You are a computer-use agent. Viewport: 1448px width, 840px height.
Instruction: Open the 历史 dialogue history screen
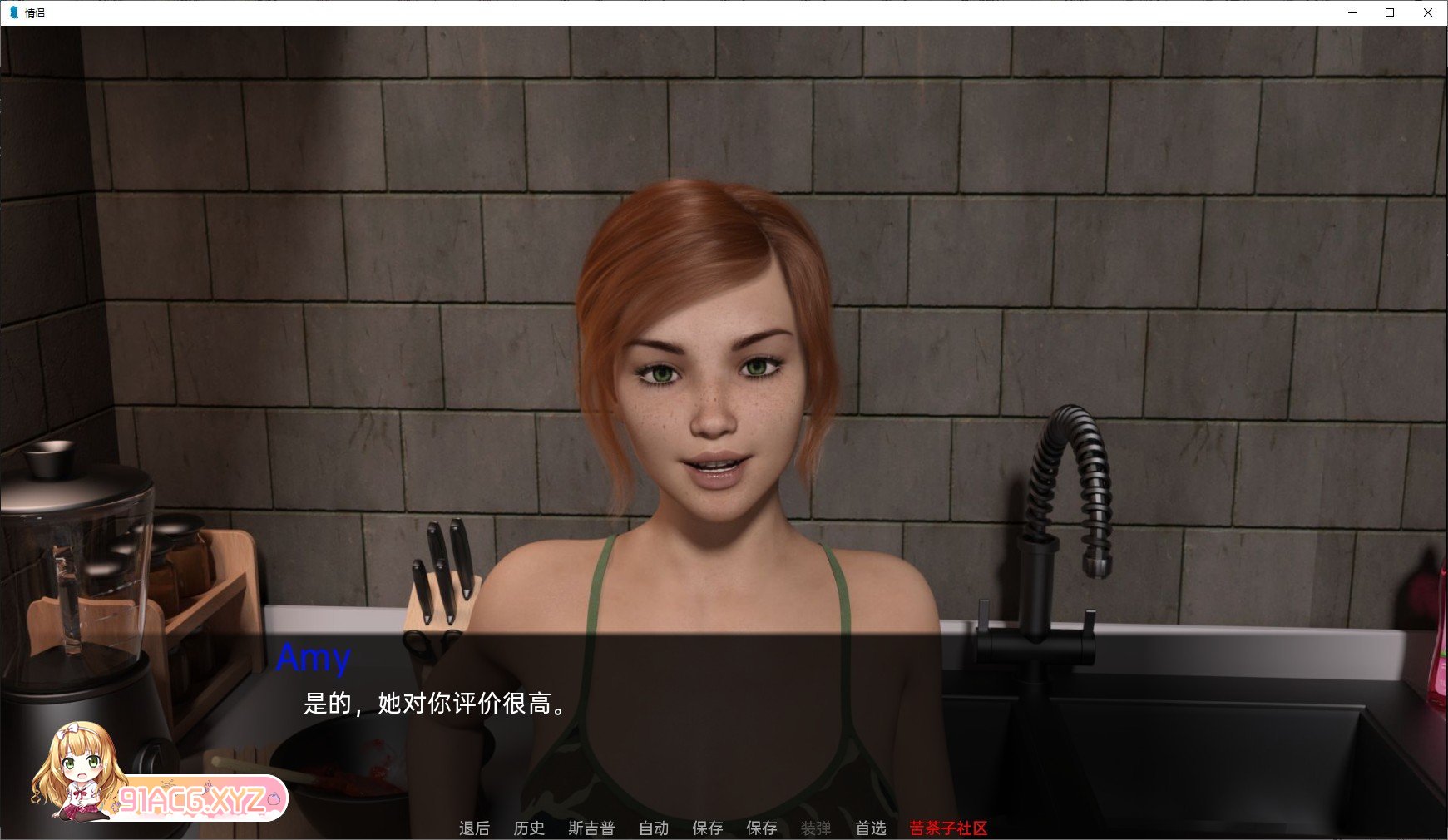click(528, 828)
